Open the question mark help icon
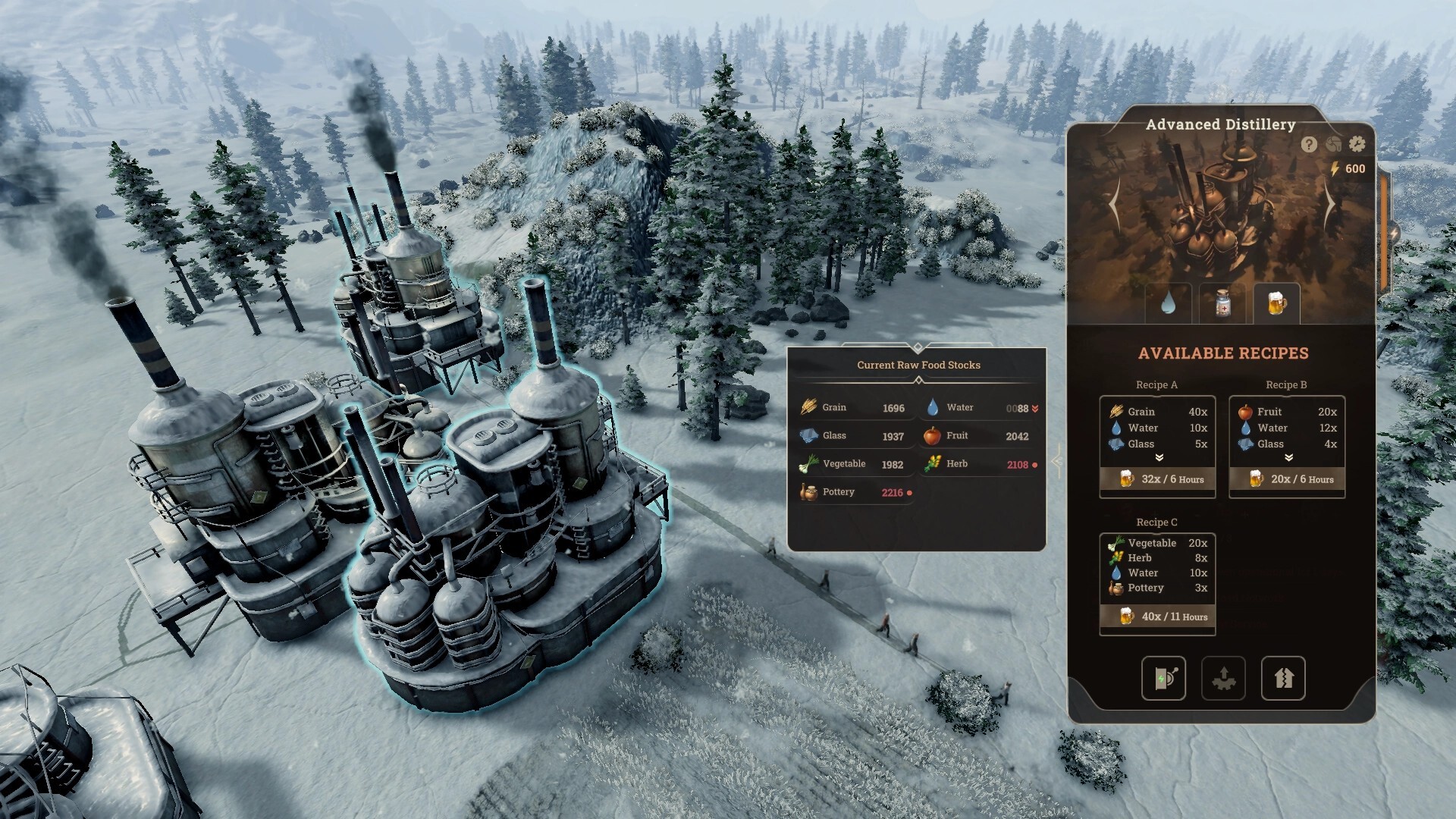 point(1309,144)
